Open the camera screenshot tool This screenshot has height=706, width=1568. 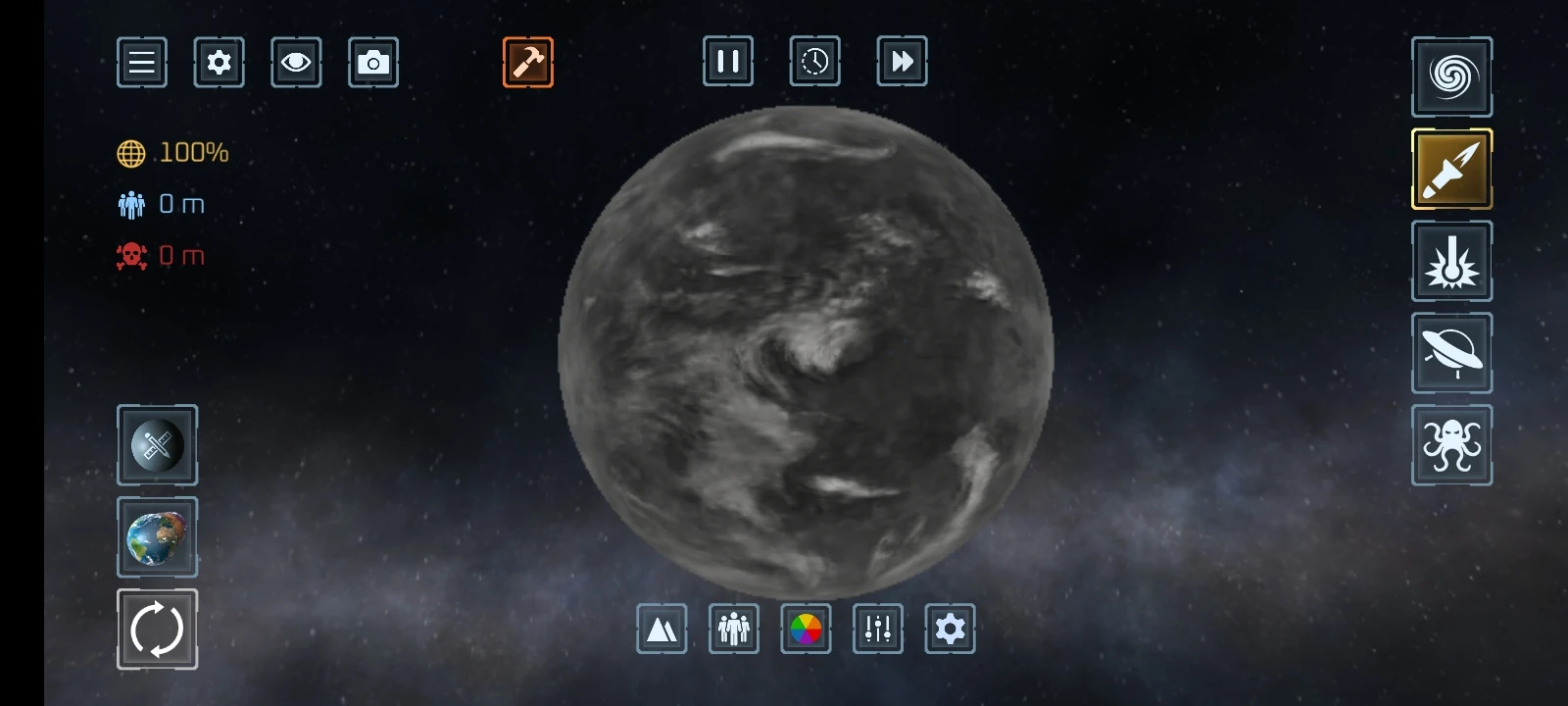click(x=372, y=61)
